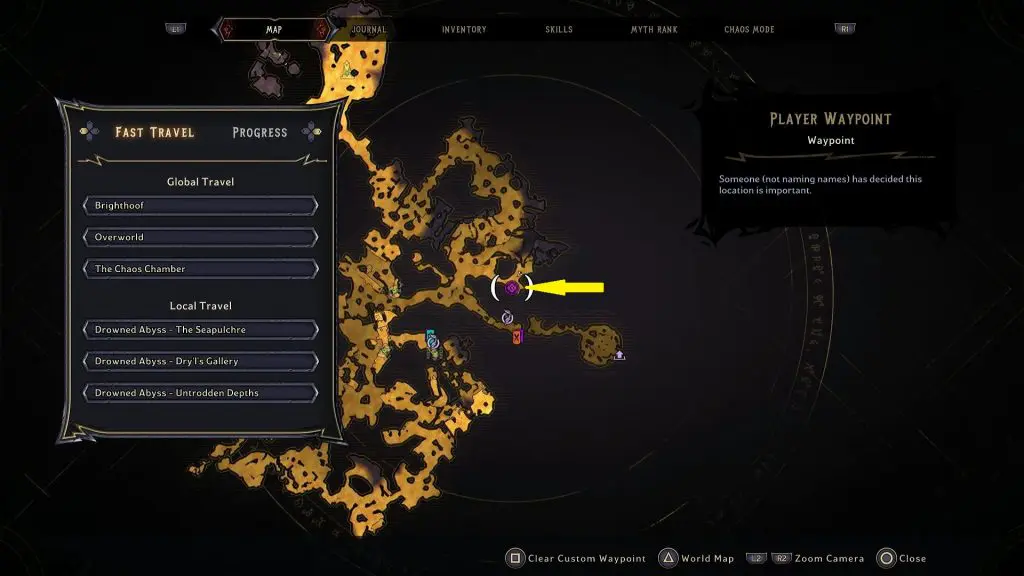Go to the Skills tab

[x=559, y=30]
